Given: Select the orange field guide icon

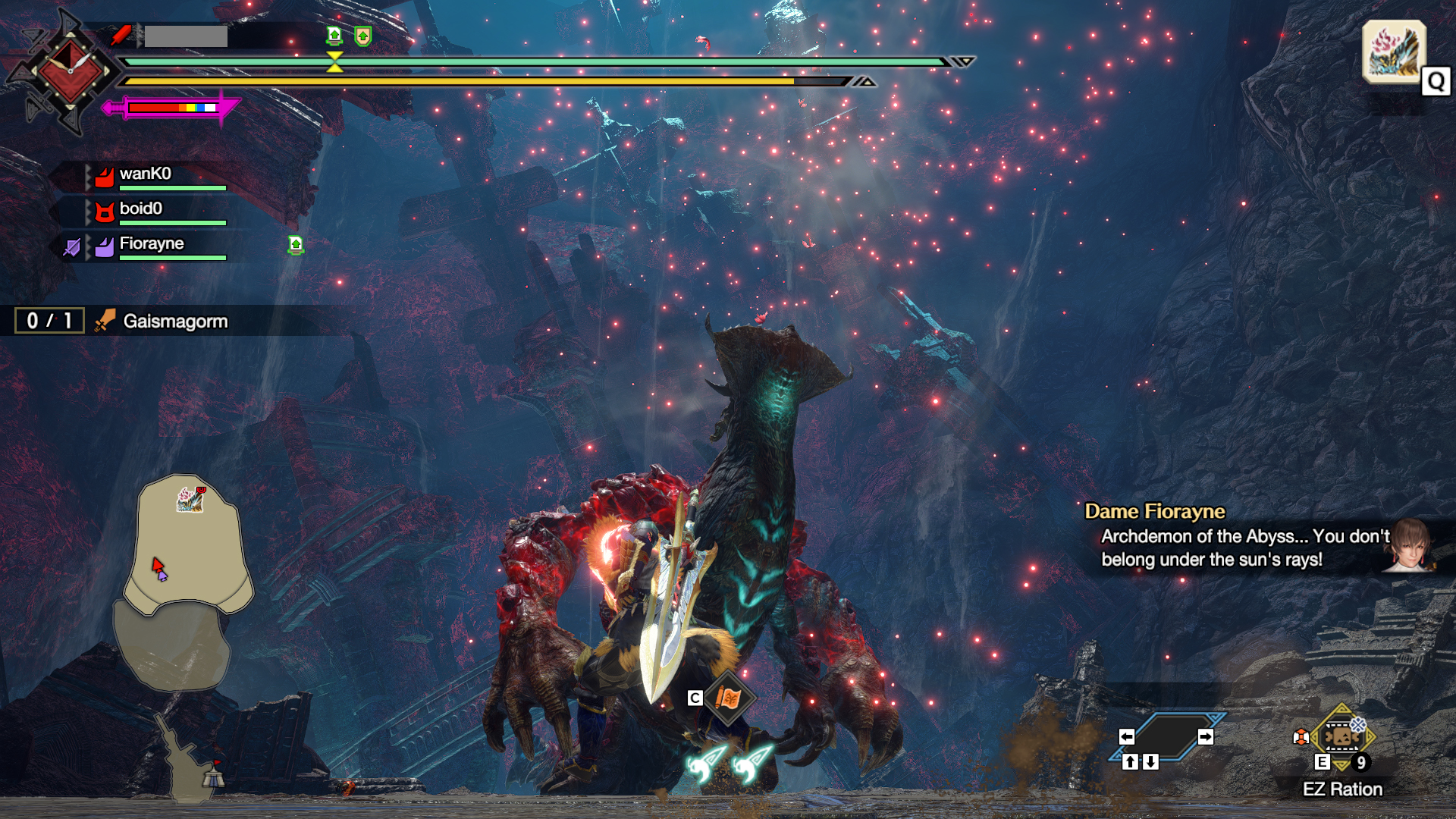Looking at the screenshot, I should click(728, 698).
